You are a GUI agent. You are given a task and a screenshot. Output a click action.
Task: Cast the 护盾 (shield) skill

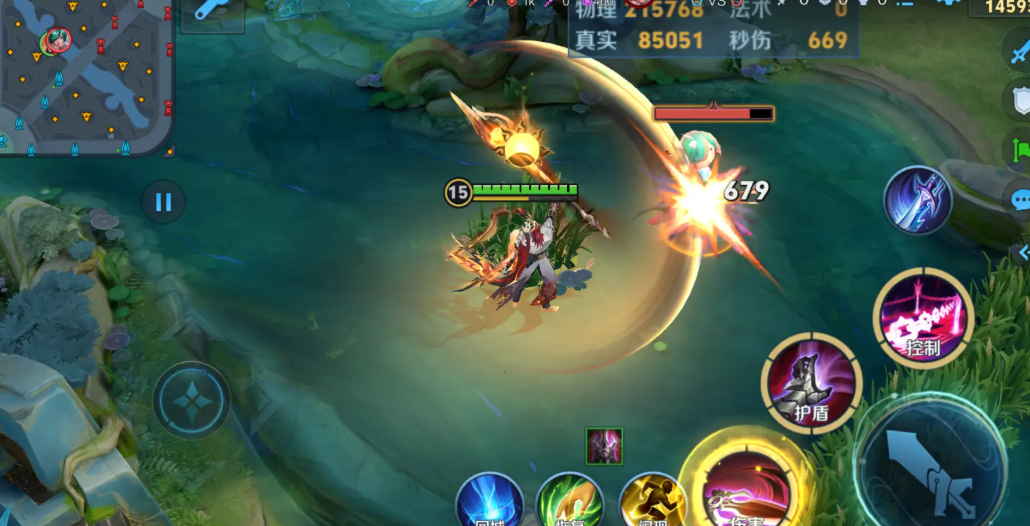click(811, 383)
